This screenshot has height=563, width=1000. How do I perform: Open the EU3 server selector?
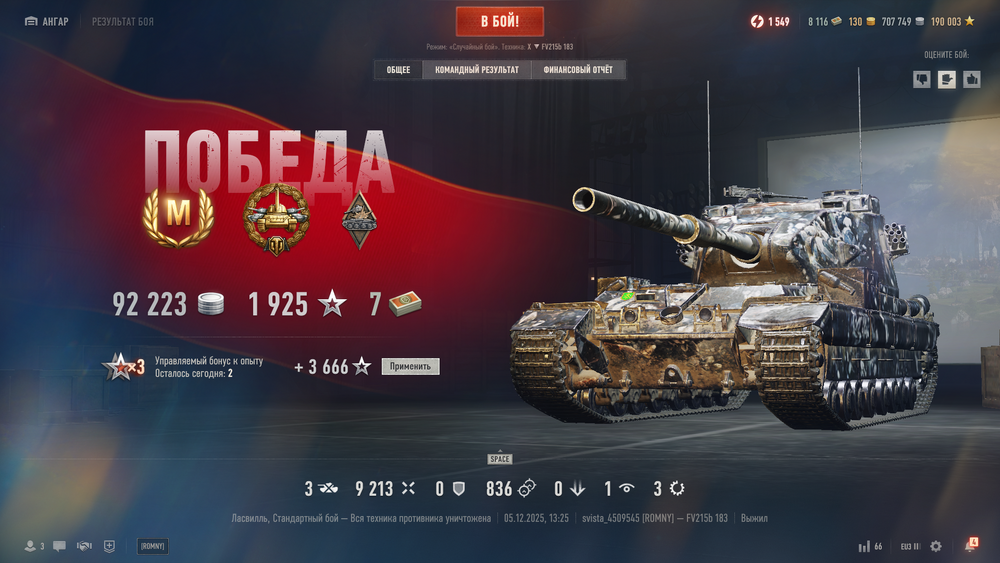tap(910, 546)
